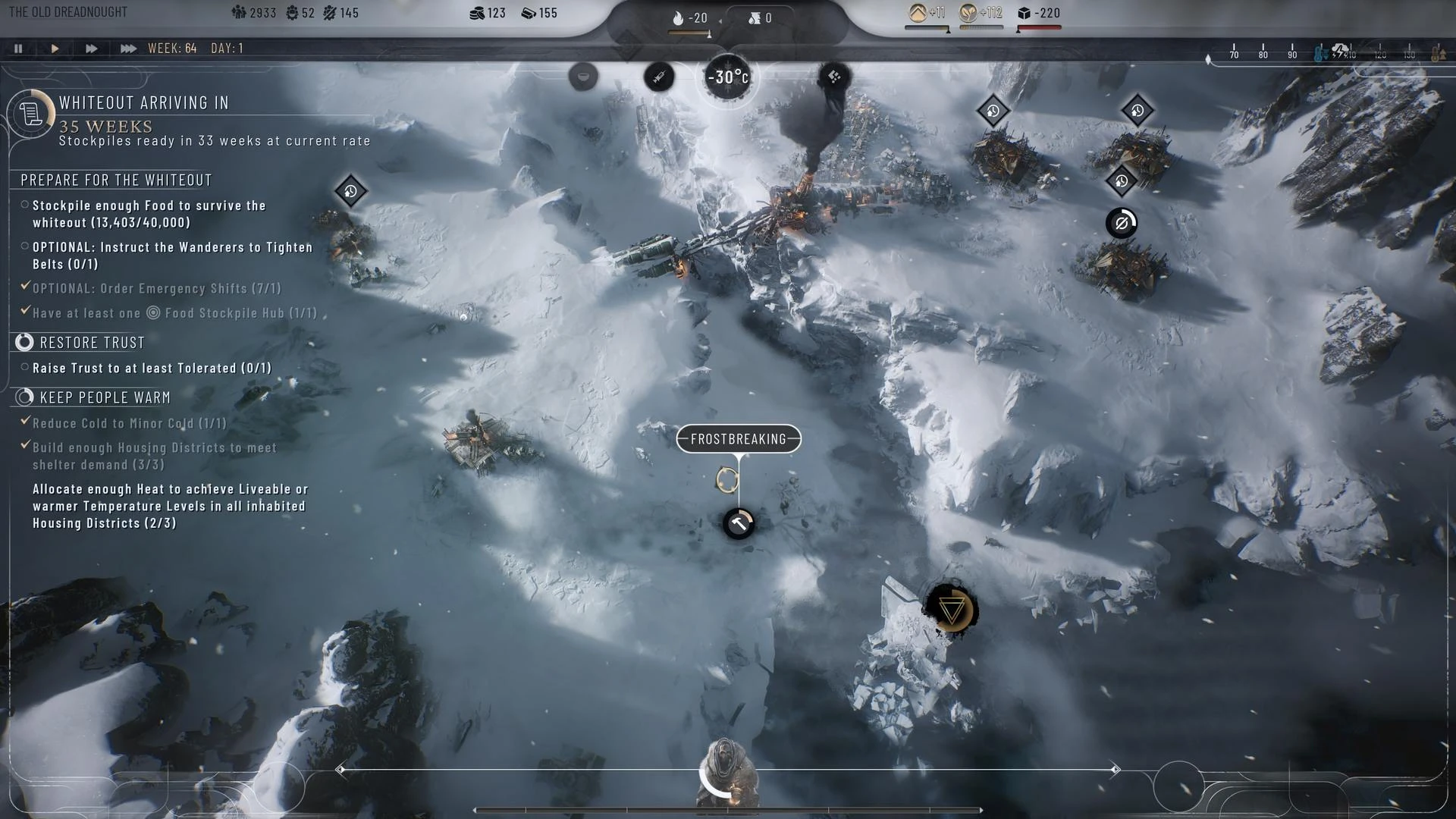Select the fastest triple-arrow speed icon
This screenshot has height=819, width=1456.
[x=127, y=48]
